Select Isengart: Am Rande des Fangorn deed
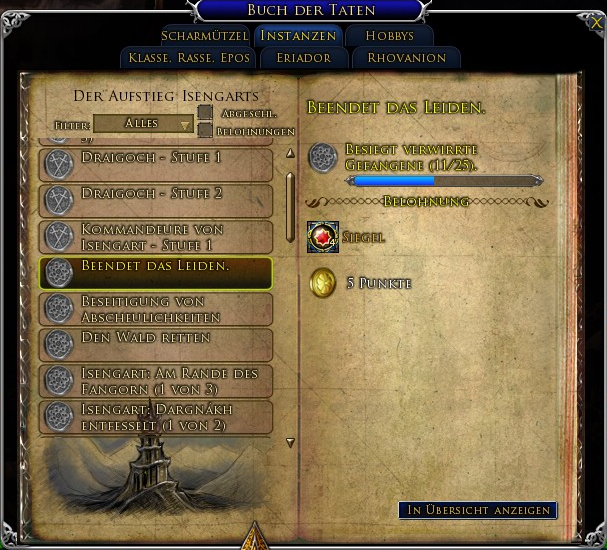Image resolution: width=607 pixels, height=550 pixels. click(x=155, y=381)
